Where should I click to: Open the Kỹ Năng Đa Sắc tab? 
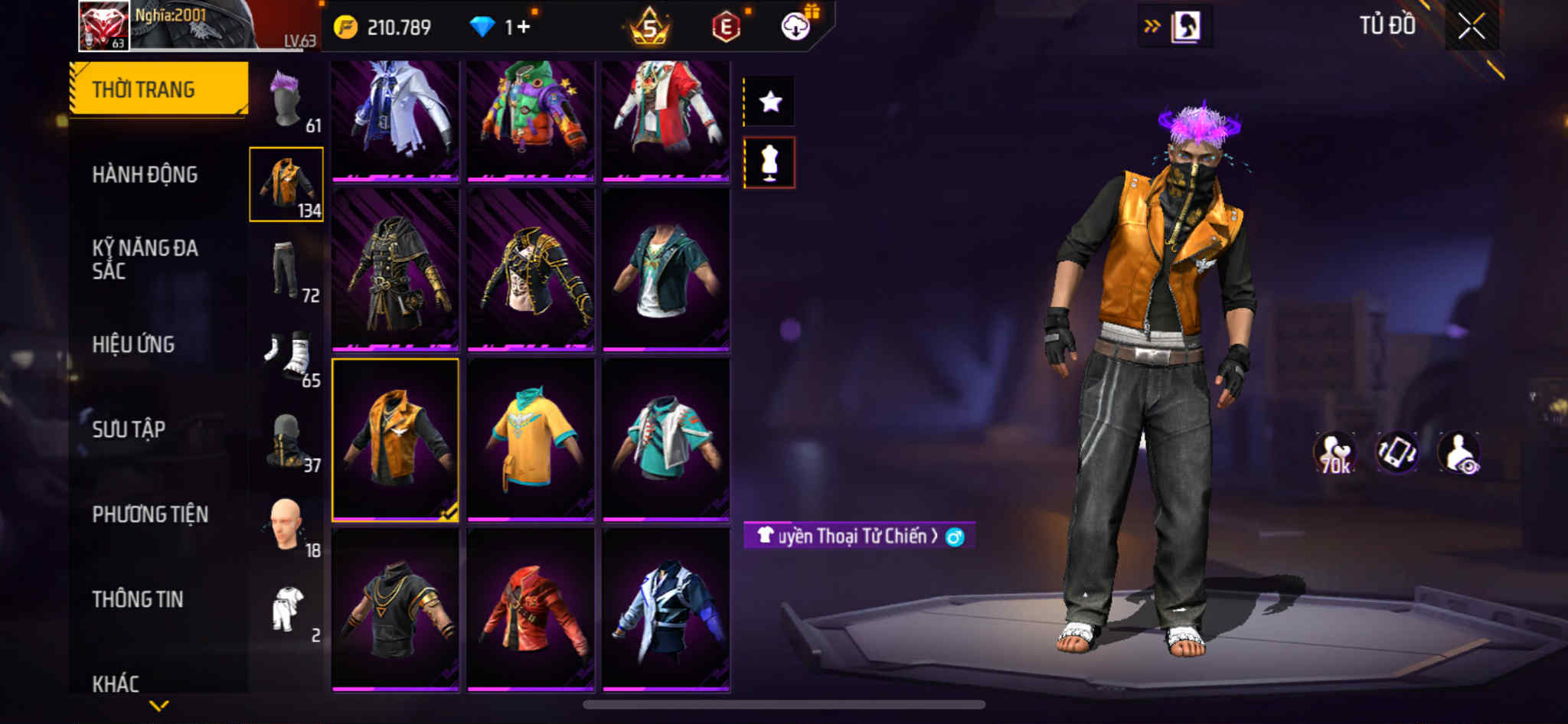tap(145, 259)
